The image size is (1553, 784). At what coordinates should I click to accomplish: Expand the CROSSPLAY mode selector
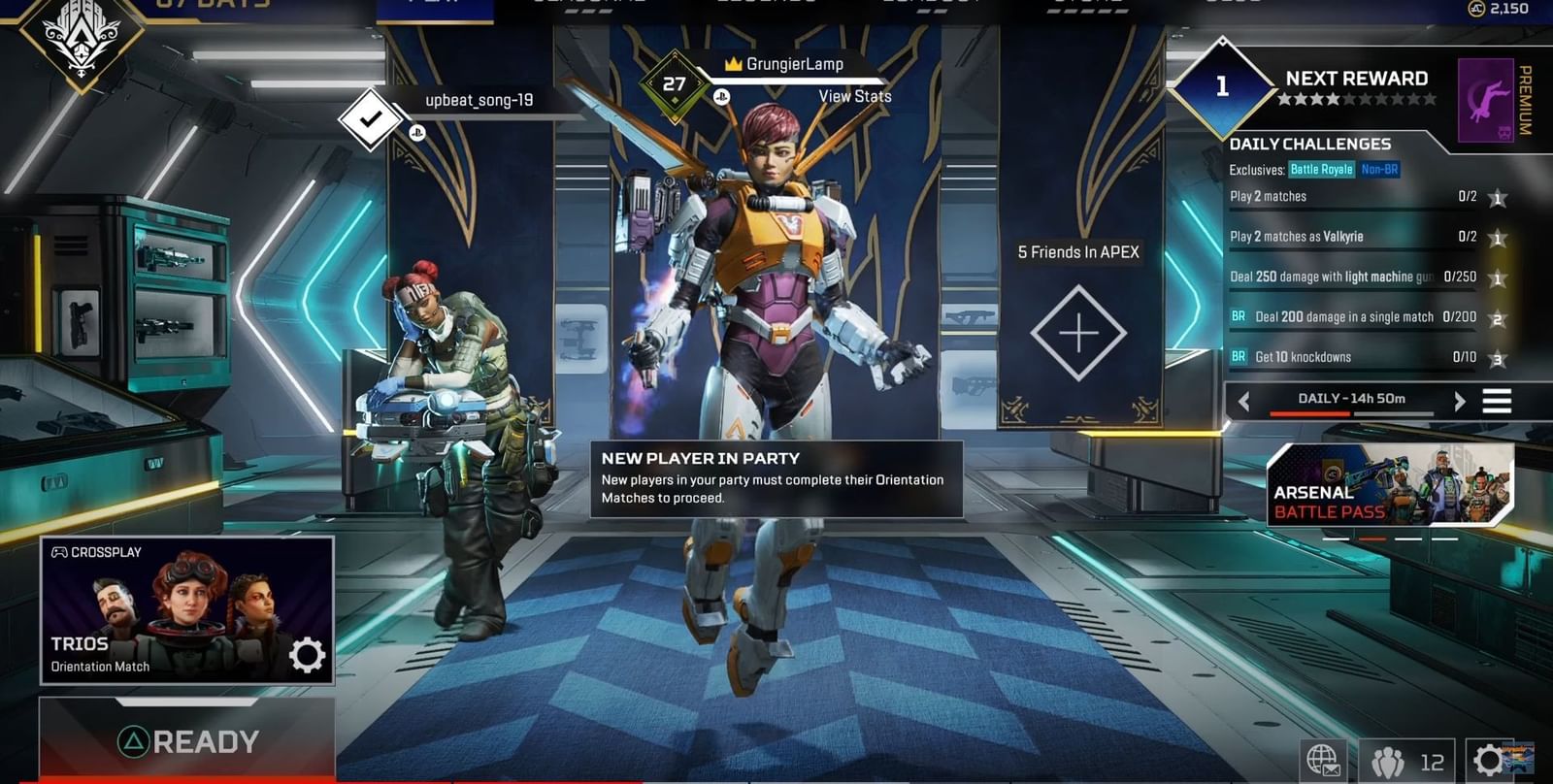[x=97, y=551]
